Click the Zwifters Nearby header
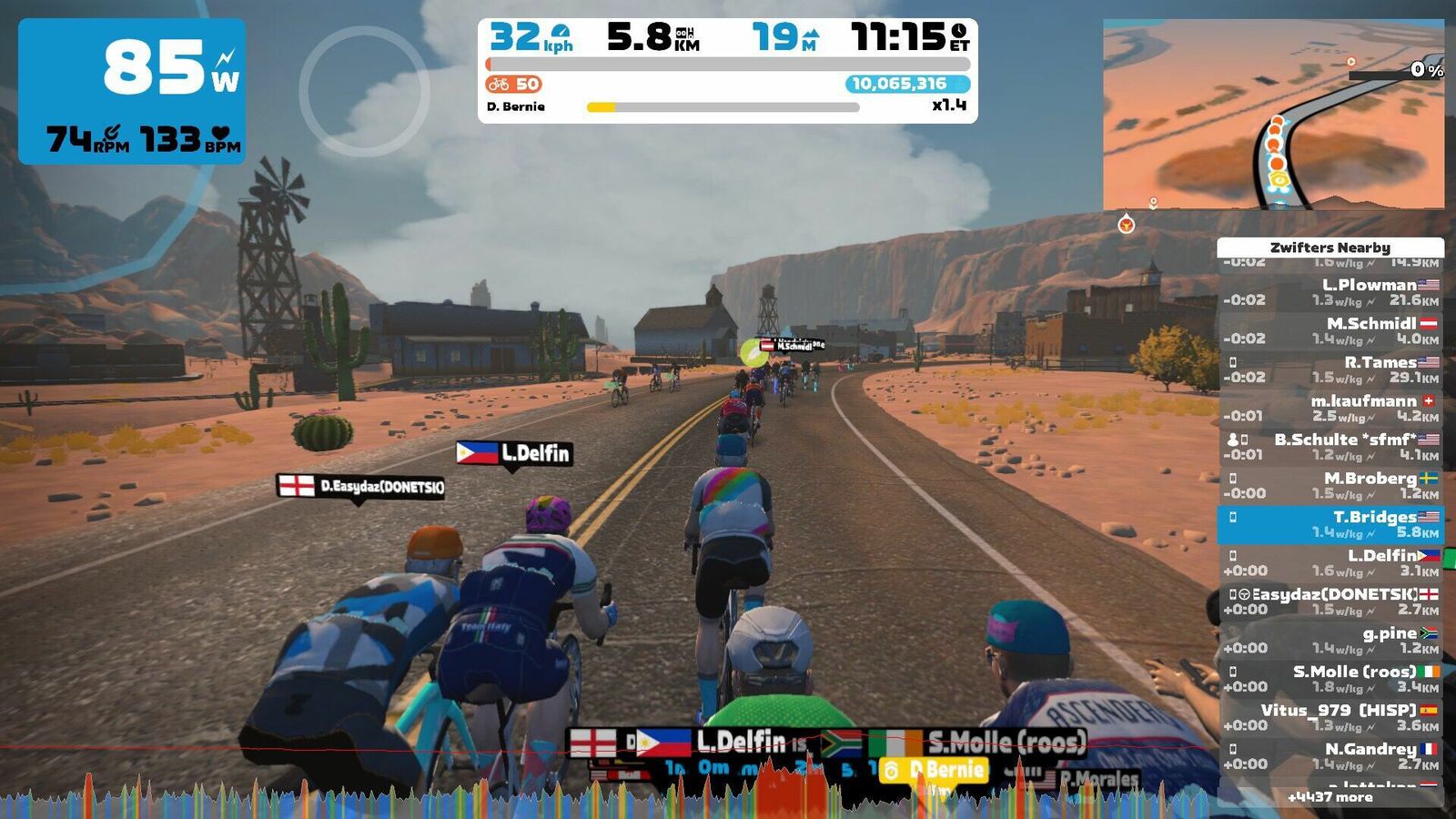 (x=1330, y=248)
